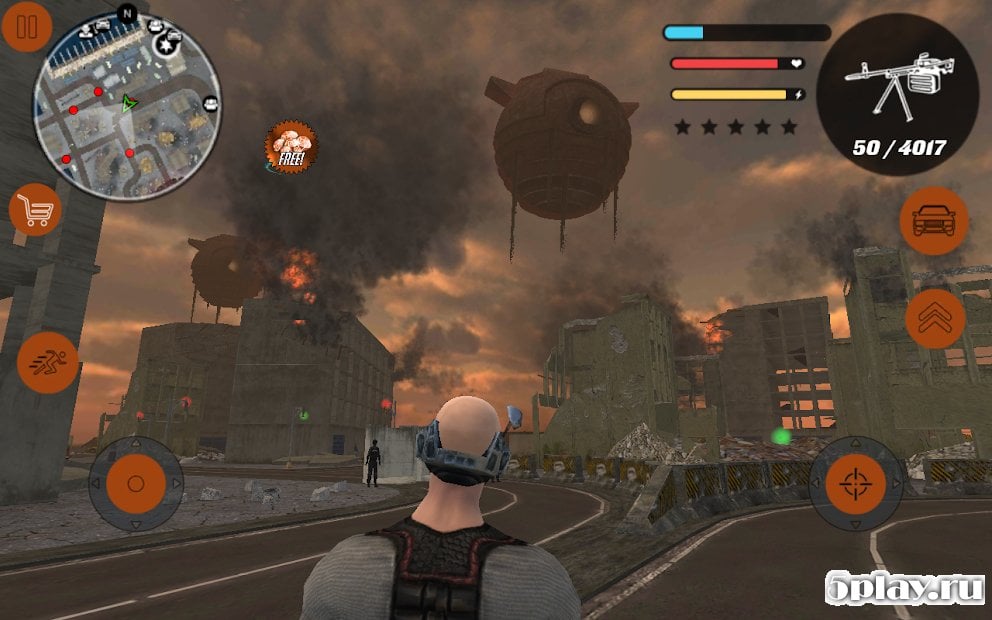Tap the FREE reward badge

291,147
